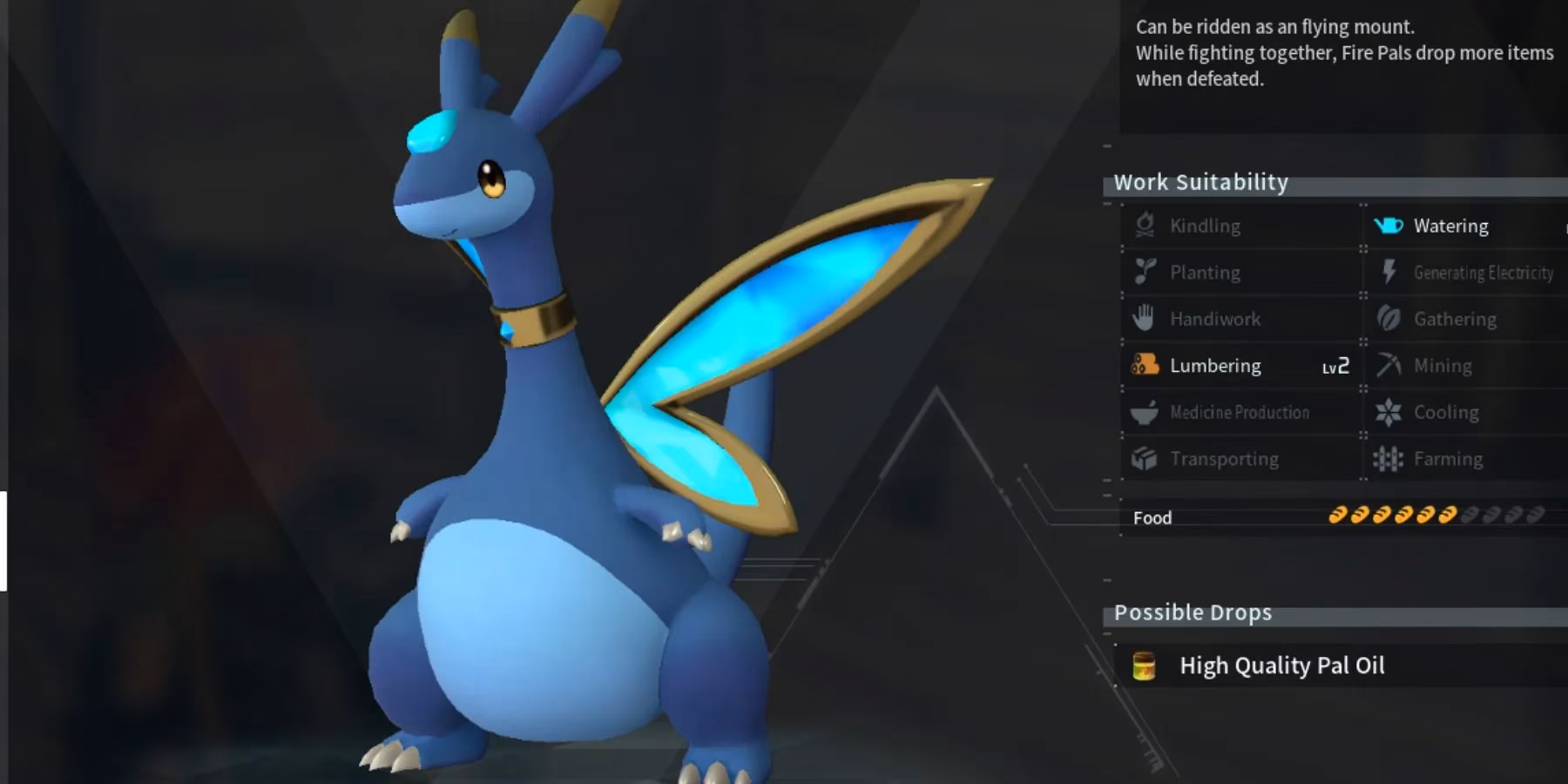Click the Gathering work icon

point(1390,319)
